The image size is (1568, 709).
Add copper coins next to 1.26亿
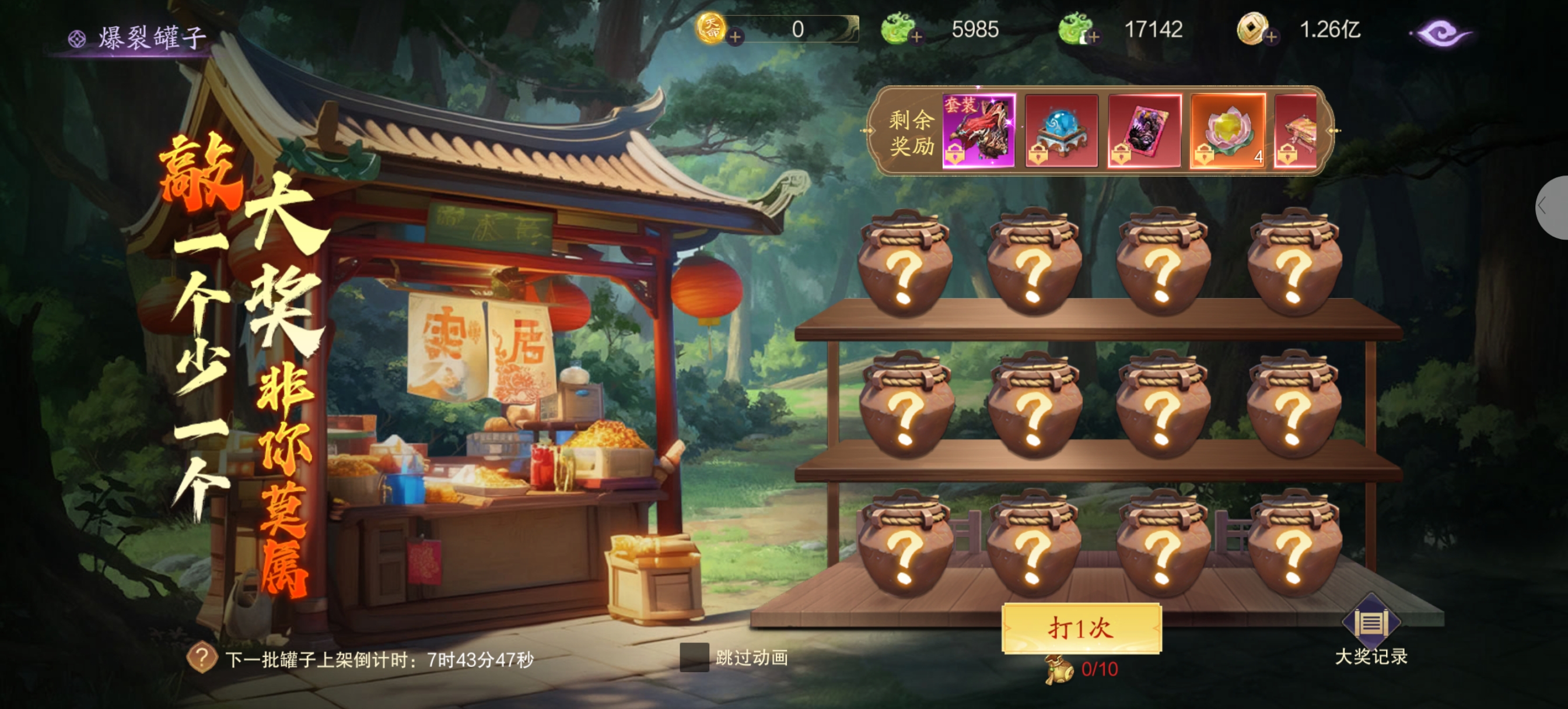click(x=1271, y=37)
